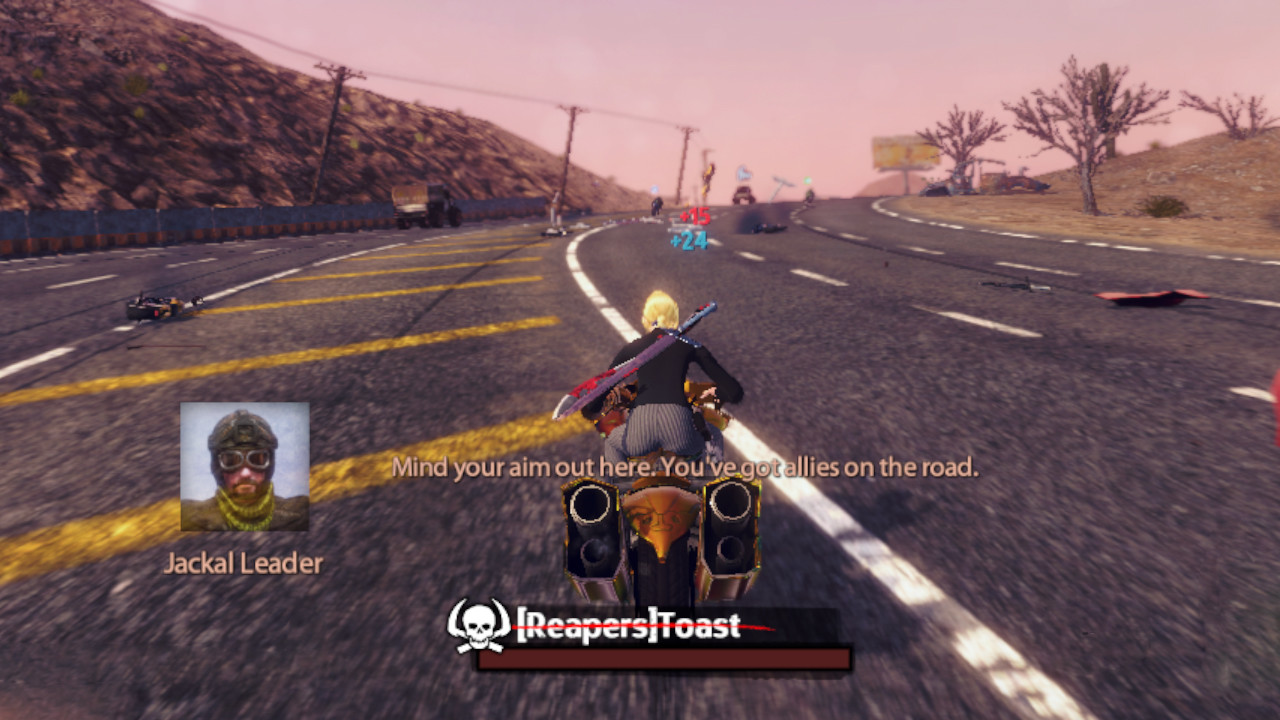Click the golden eagle emblem on the bike fender

click(x=661, y=519)
